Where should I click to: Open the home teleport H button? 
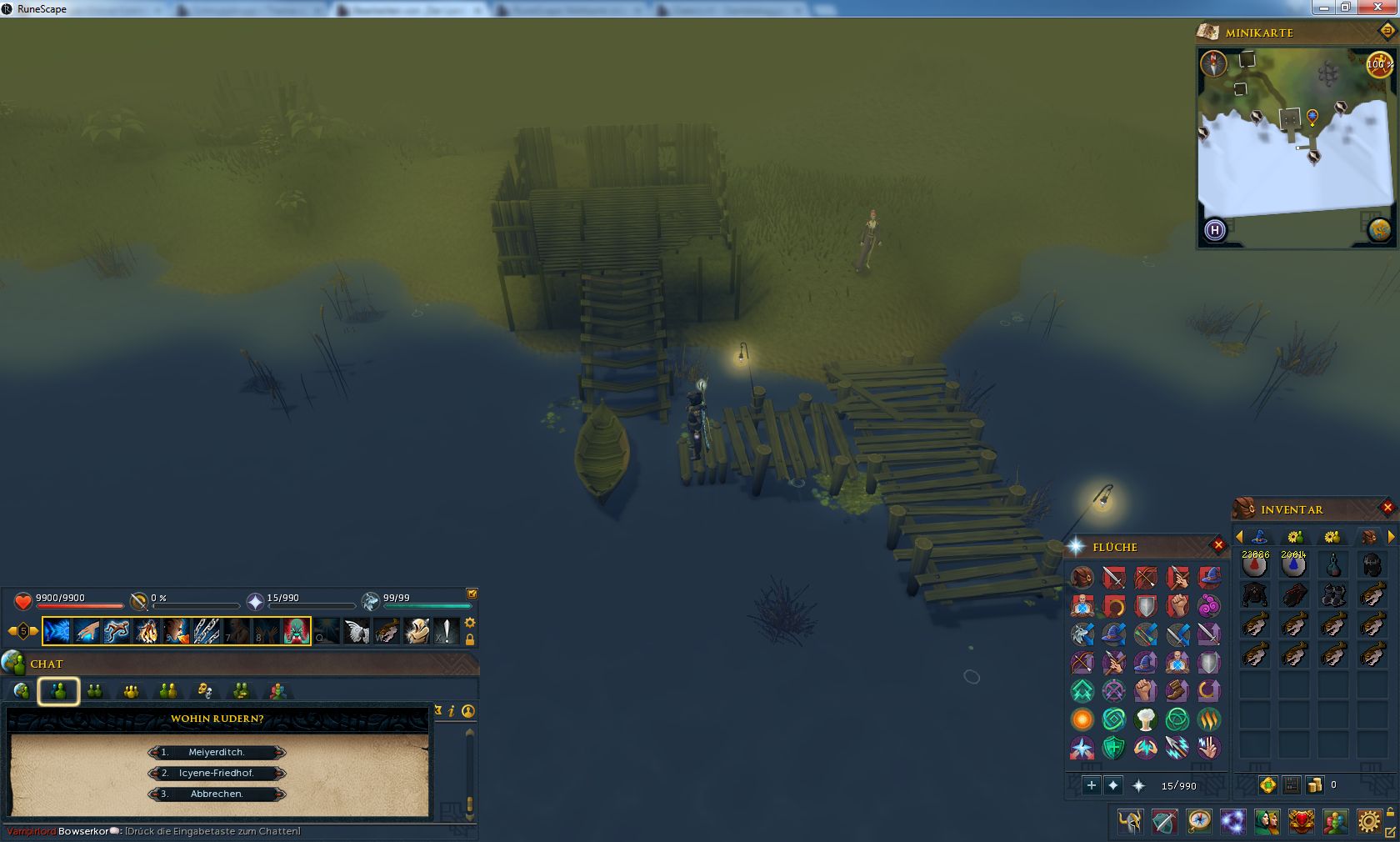click(x=1215, y=229)
